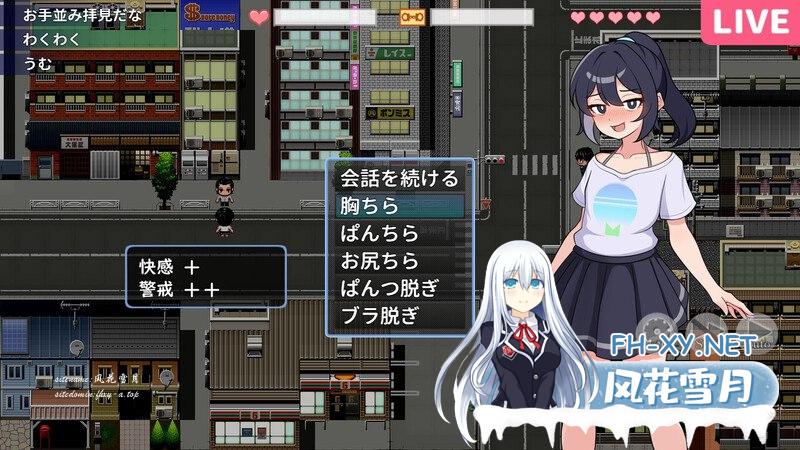Select ぱんつ脱ぎ from the choice list
The width and height of the screenshot is (800, 450).
point(399,288)
